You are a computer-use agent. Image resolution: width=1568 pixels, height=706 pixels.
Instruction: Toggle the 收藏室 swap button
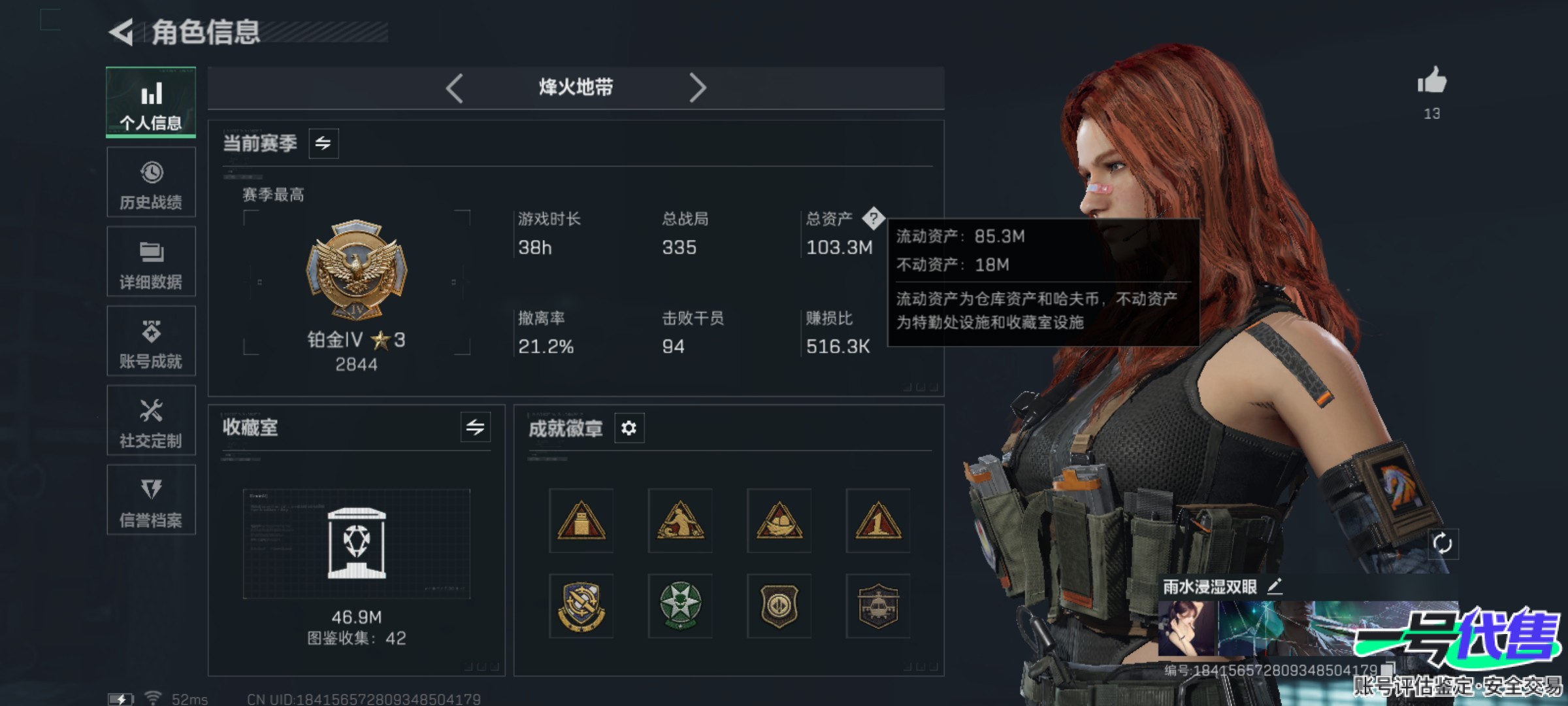475,428
